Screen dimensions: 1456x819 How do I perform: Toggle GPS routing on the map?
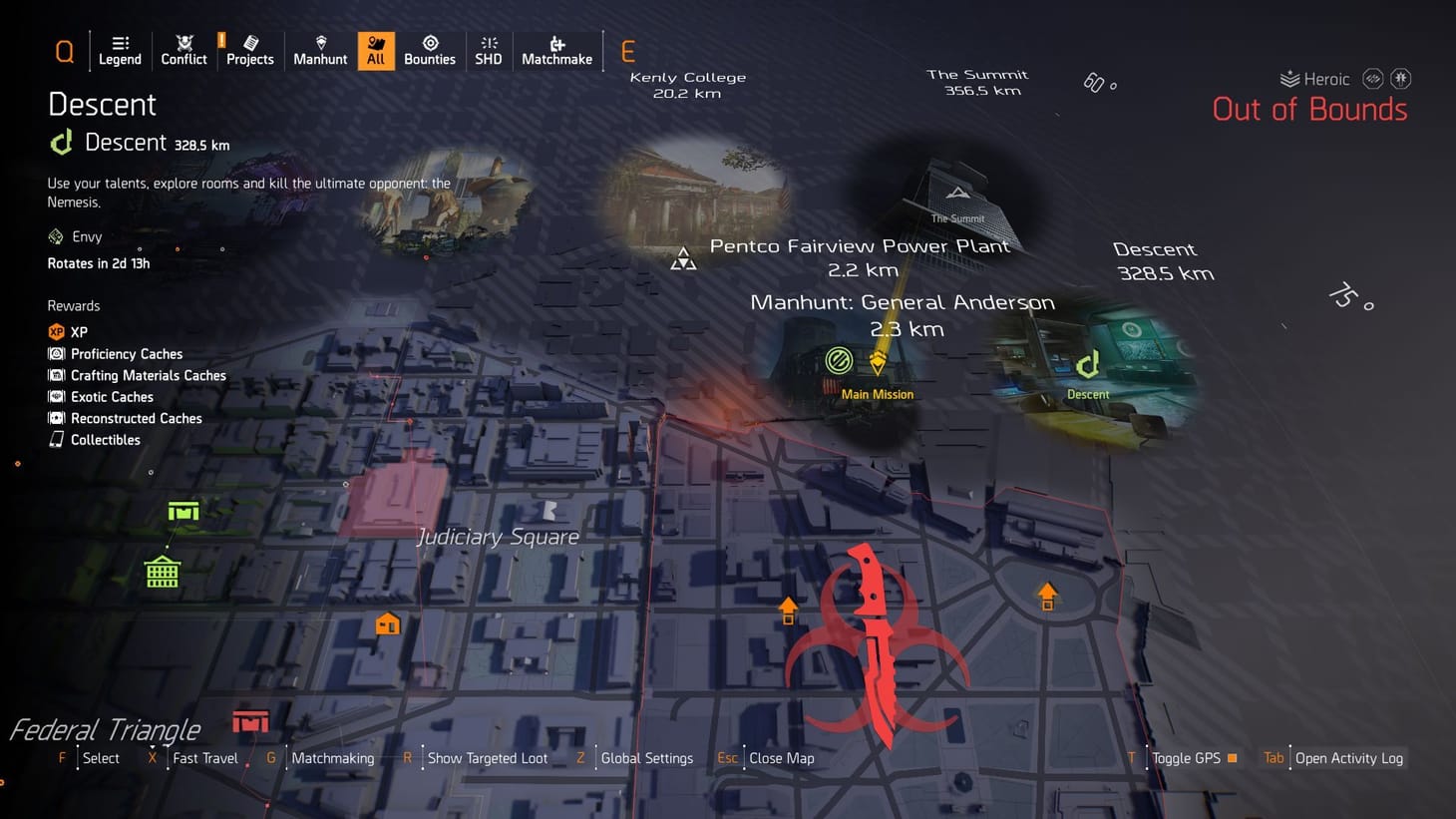click(x=1188, y=758)
